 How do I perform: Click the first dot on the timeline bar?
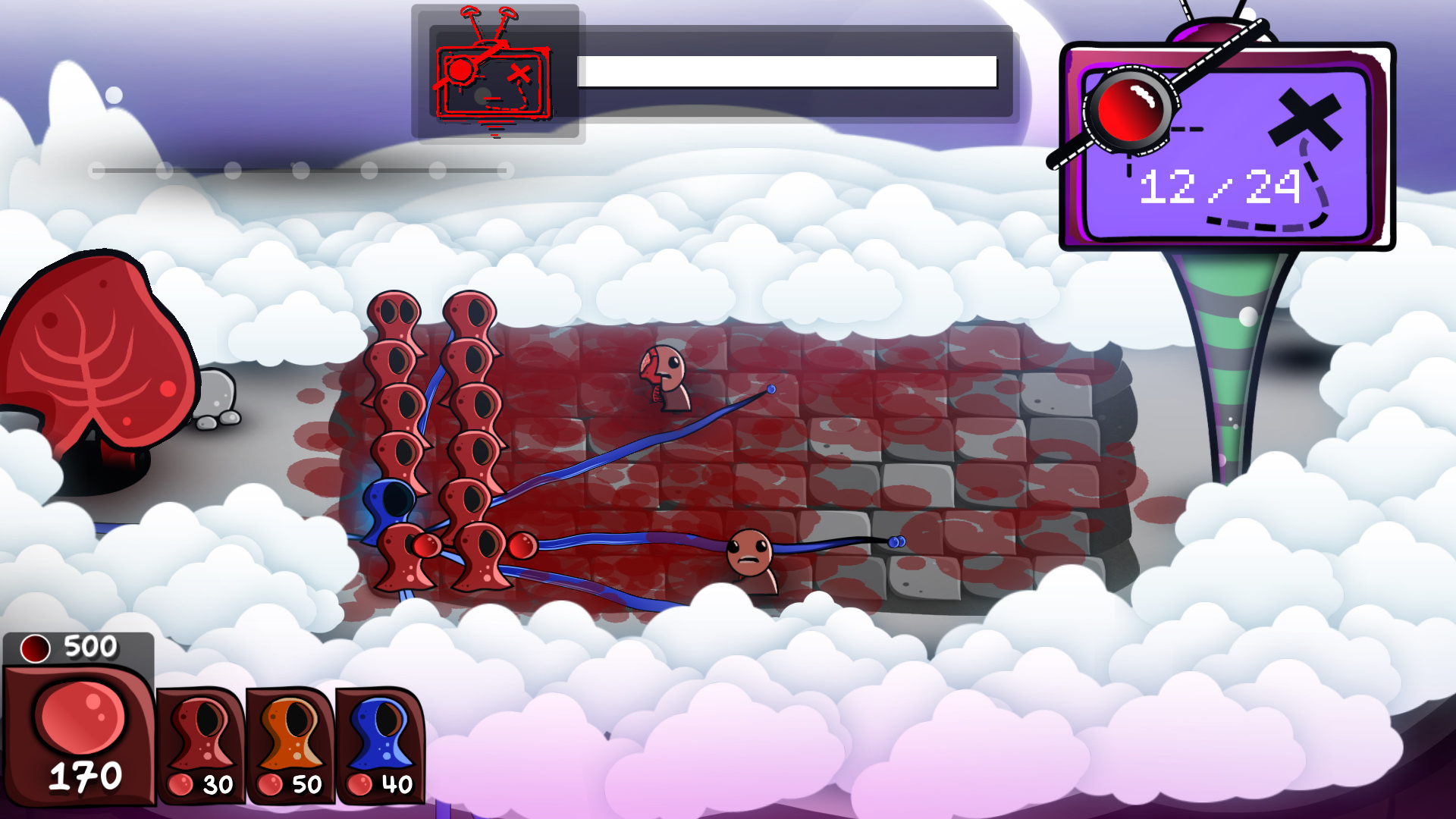[x=96, y=171]
